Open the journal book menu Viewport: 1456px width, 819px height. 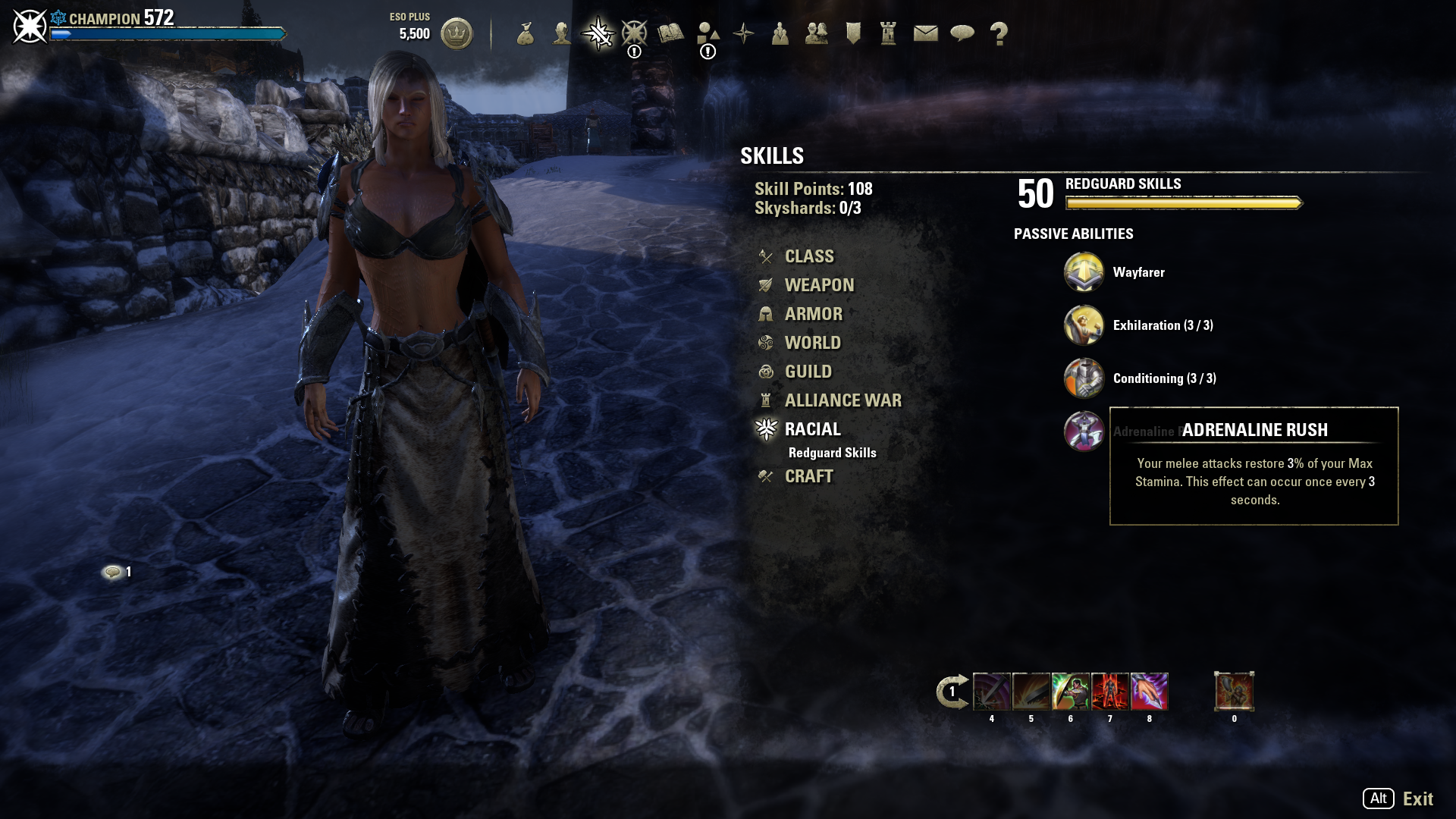[x=671, y=33]
